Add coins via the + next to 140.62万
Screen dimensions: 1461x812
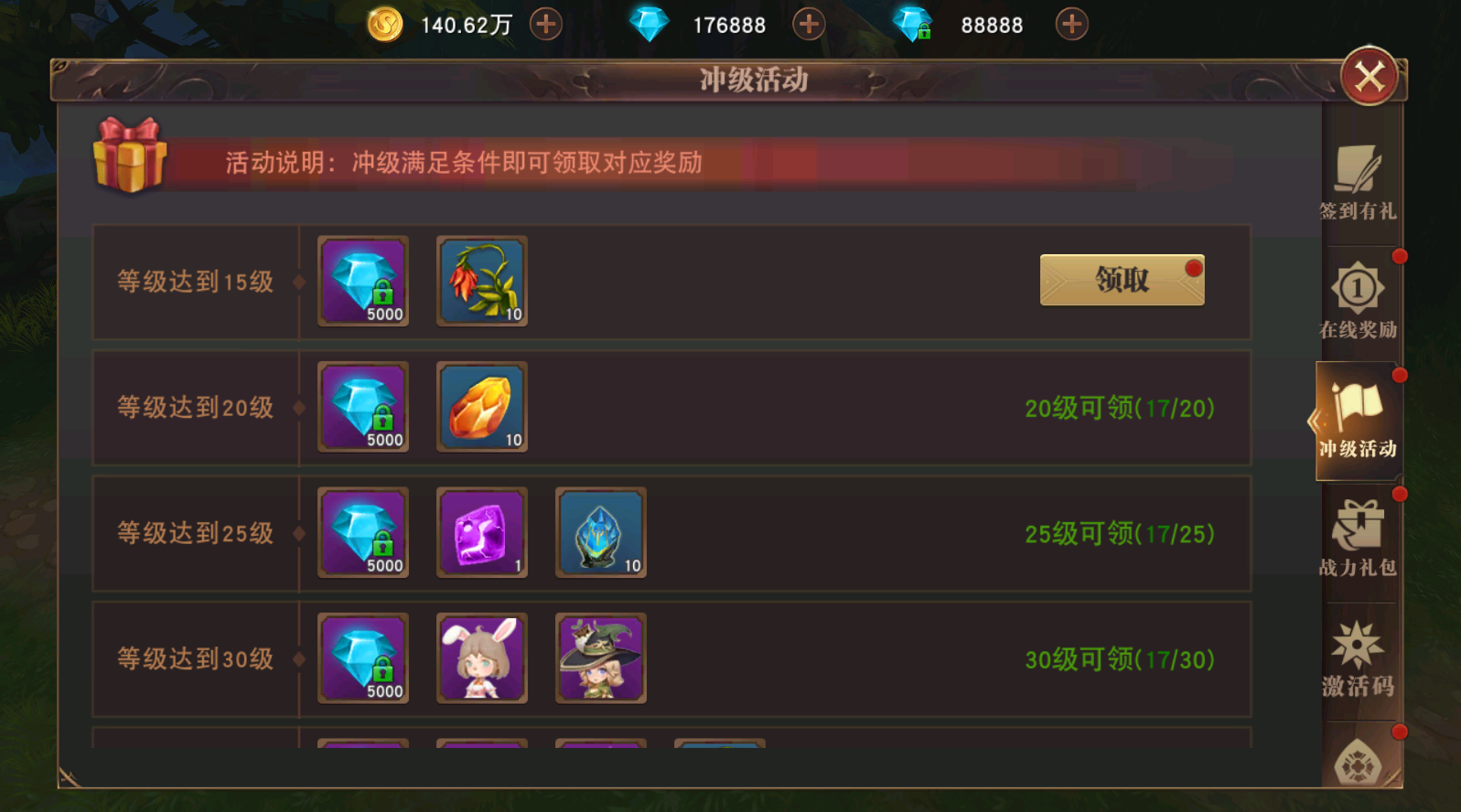[546, 24]
